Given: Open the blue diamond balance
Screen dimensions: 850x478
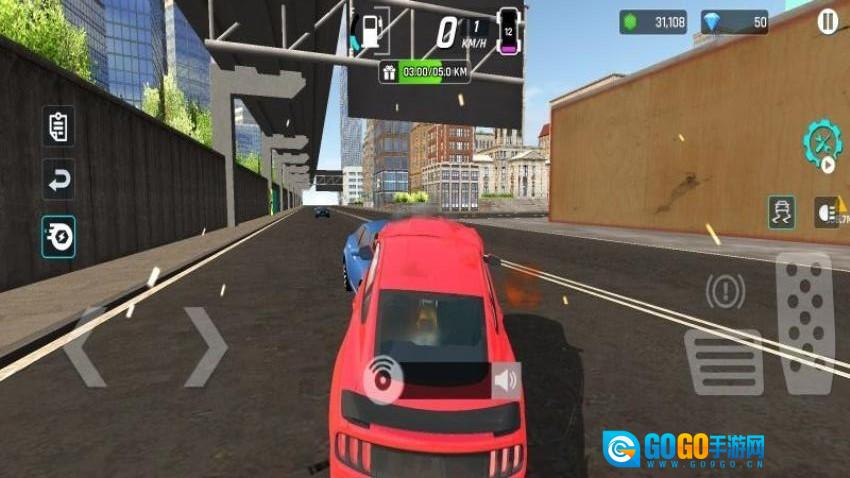Looking at the screenshot, I should click(x=734, y=22).
